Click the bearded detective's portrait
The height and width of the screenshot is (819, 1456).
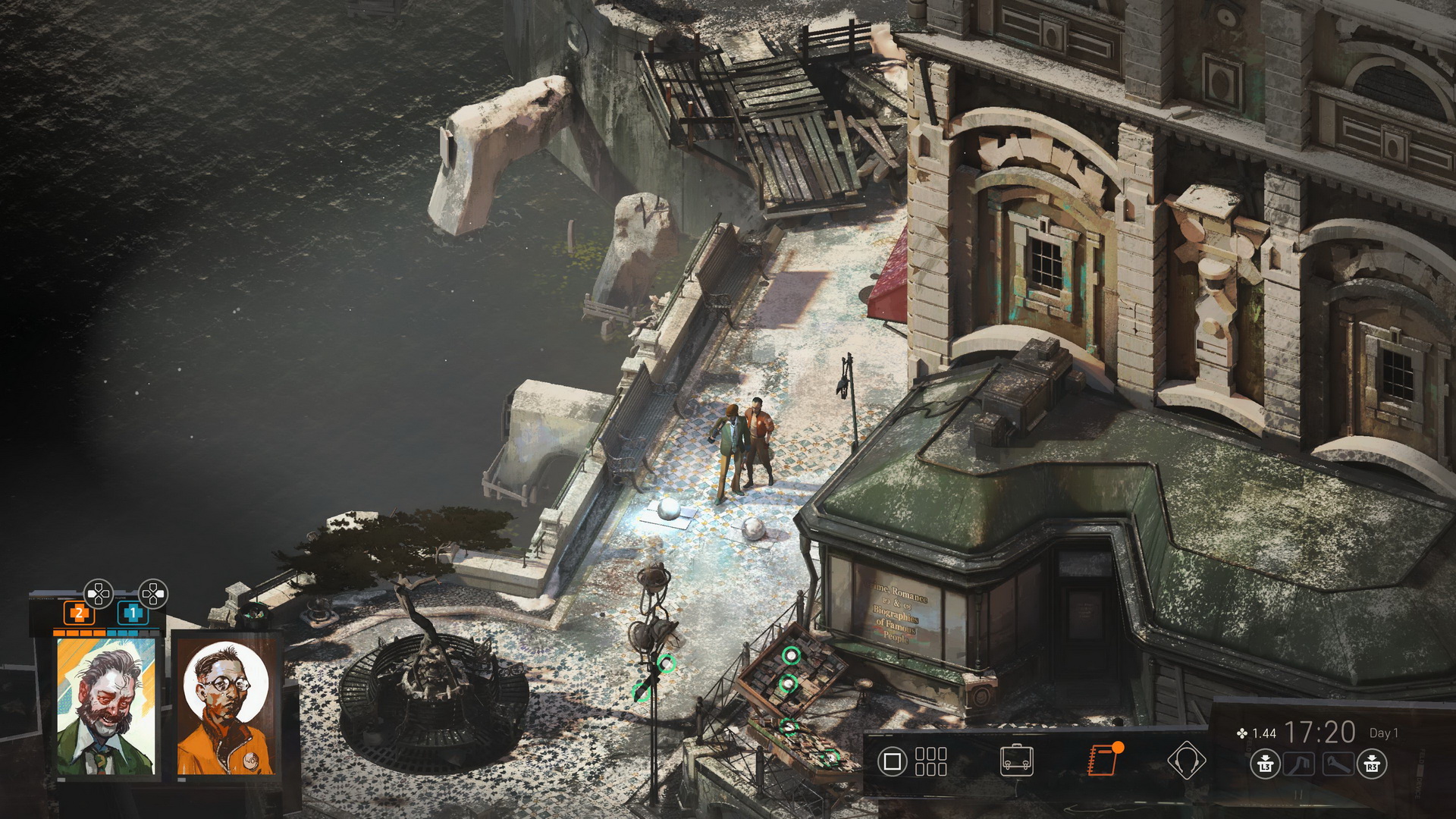(106, 707)
